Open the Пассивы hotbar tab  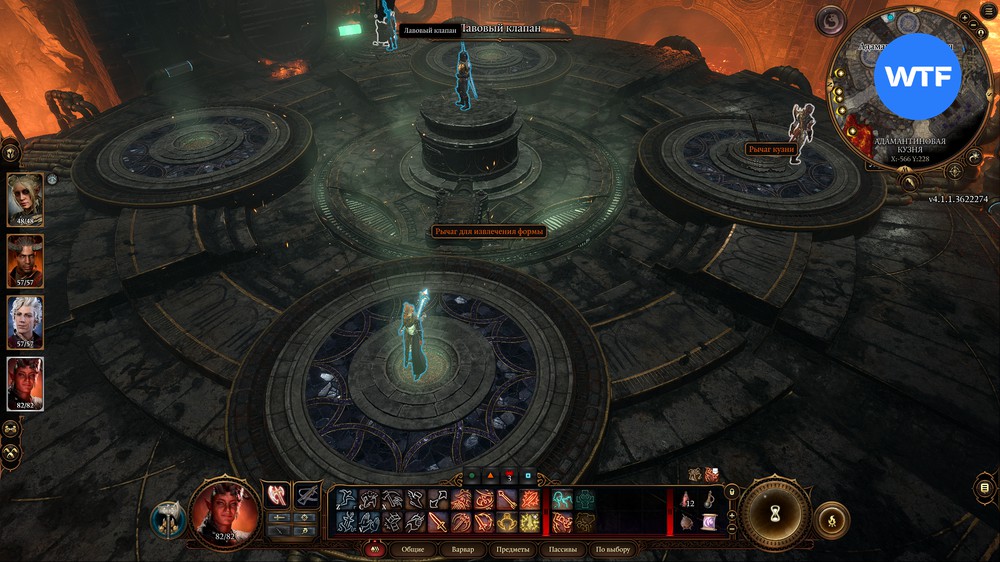[563, 549]
